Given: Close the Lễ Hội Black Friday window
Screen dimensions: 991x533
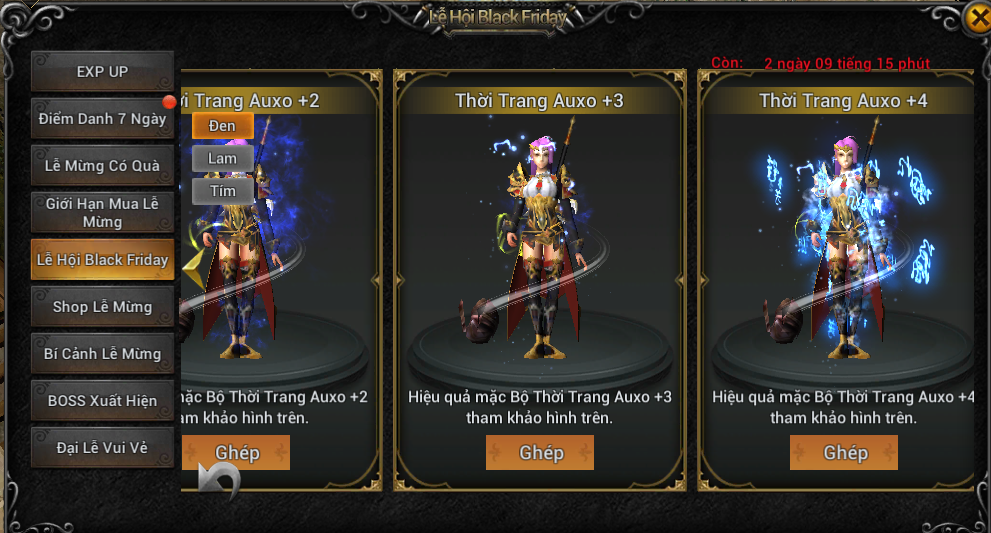Looking at the screenshot, I should coord(977,19).
